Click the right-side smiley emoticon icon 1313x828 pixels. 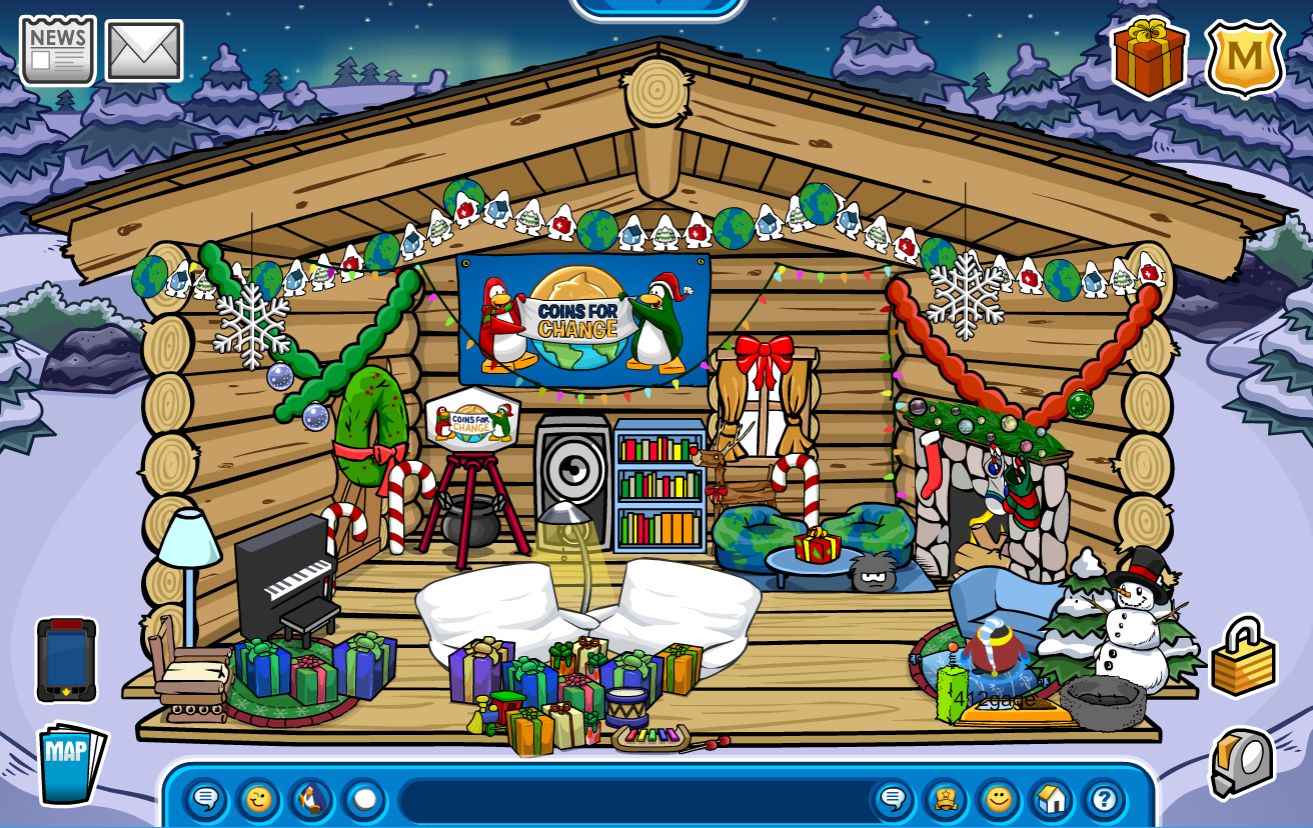pos(999,800)
